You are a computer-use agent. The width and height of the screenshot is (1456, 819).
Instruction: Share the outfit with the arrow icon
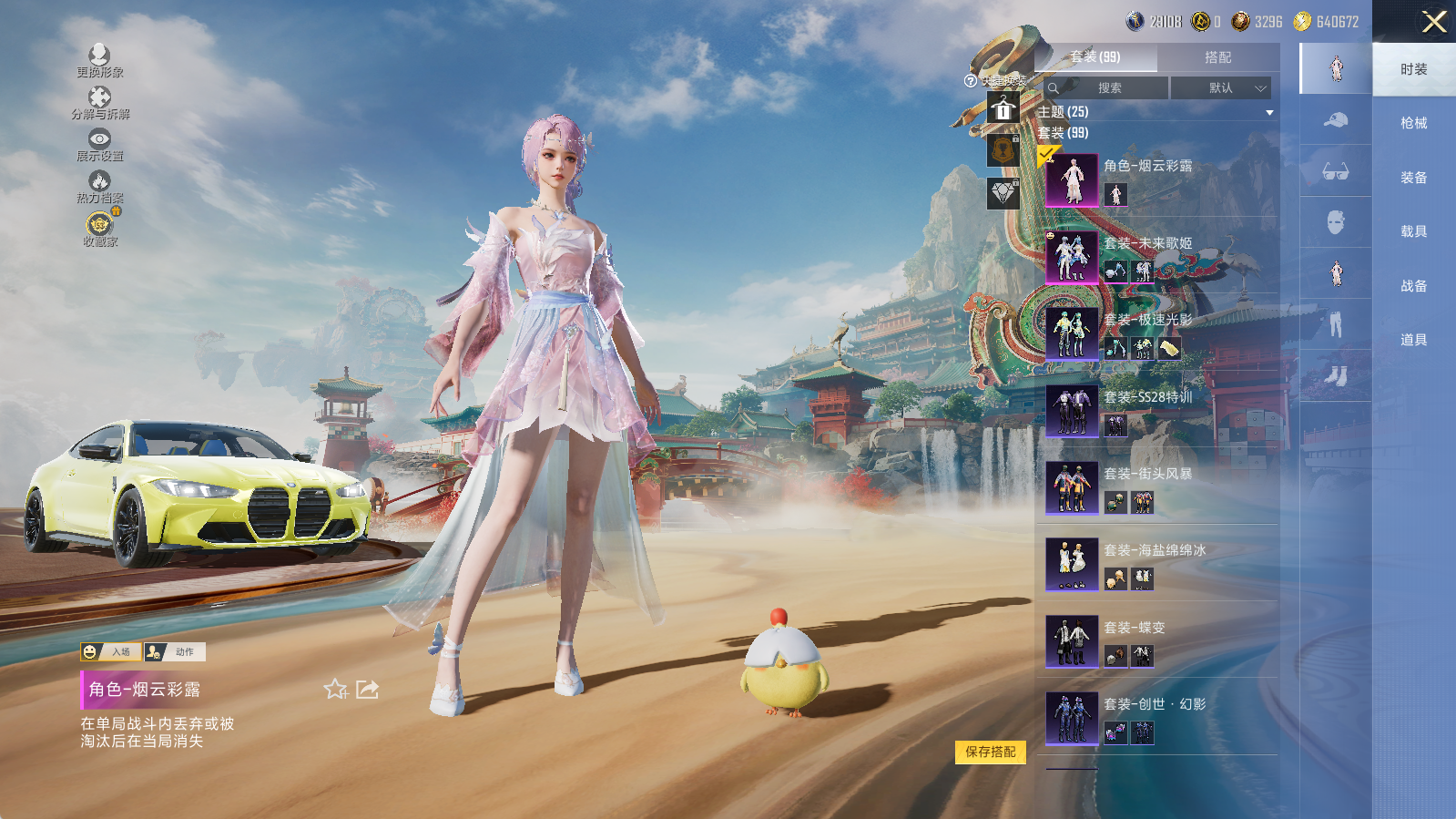click(x=368, y=690)
